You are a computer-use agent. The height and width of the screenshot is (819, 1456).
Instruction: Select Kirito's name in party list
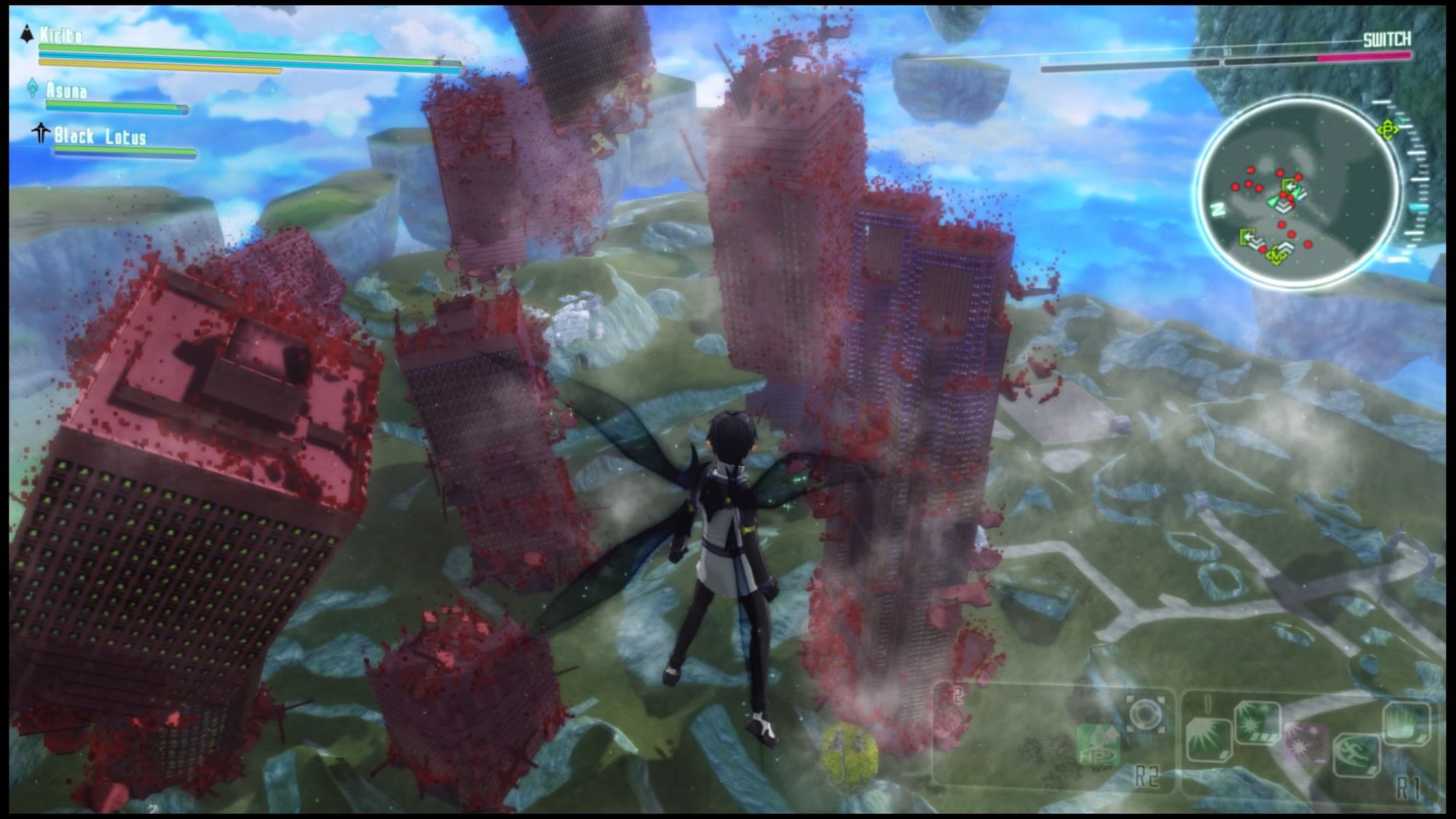(60, 35)
